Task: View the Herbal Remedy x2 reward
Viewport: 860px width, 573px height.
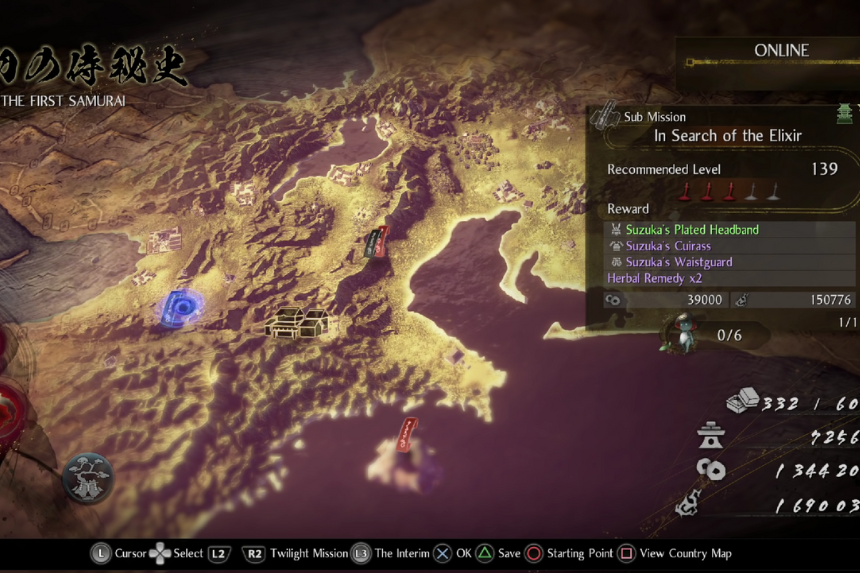Action: [x=654, y=278]
